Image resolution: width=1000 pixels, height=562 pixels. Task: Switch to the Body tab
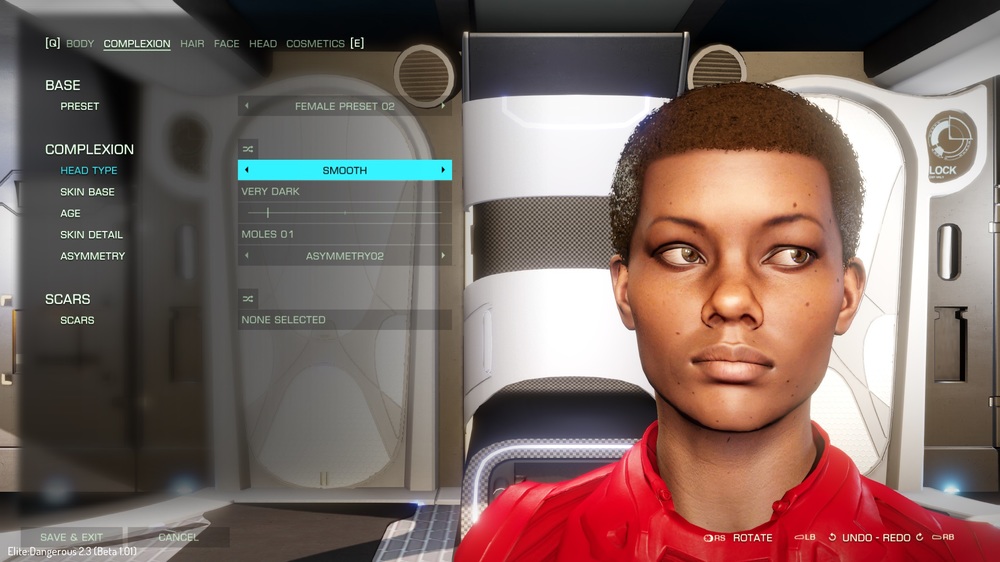point(80,44)
